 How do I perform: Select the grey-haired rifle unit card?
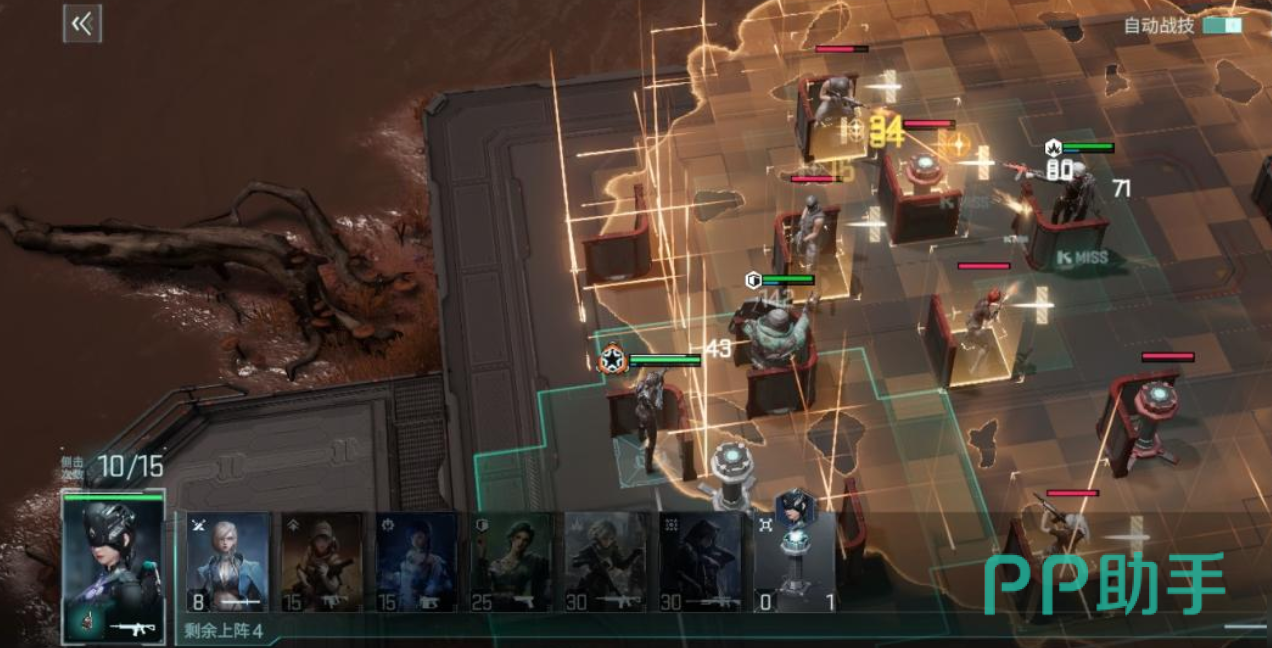tap(605, 562)
